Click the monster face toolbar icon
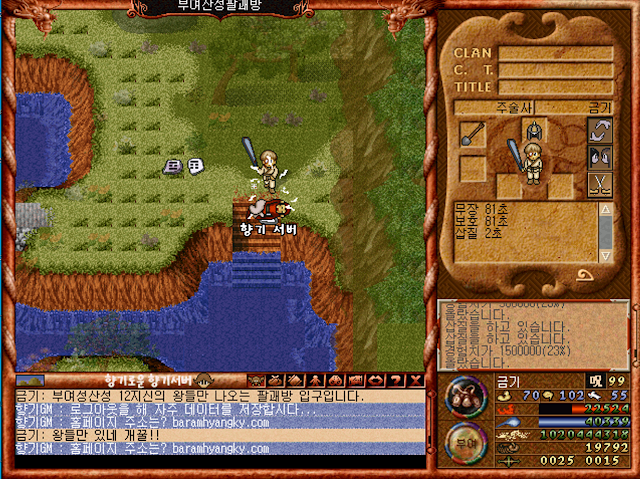The width and height of the screenshot is (640, 479). (x=253, y=380)
